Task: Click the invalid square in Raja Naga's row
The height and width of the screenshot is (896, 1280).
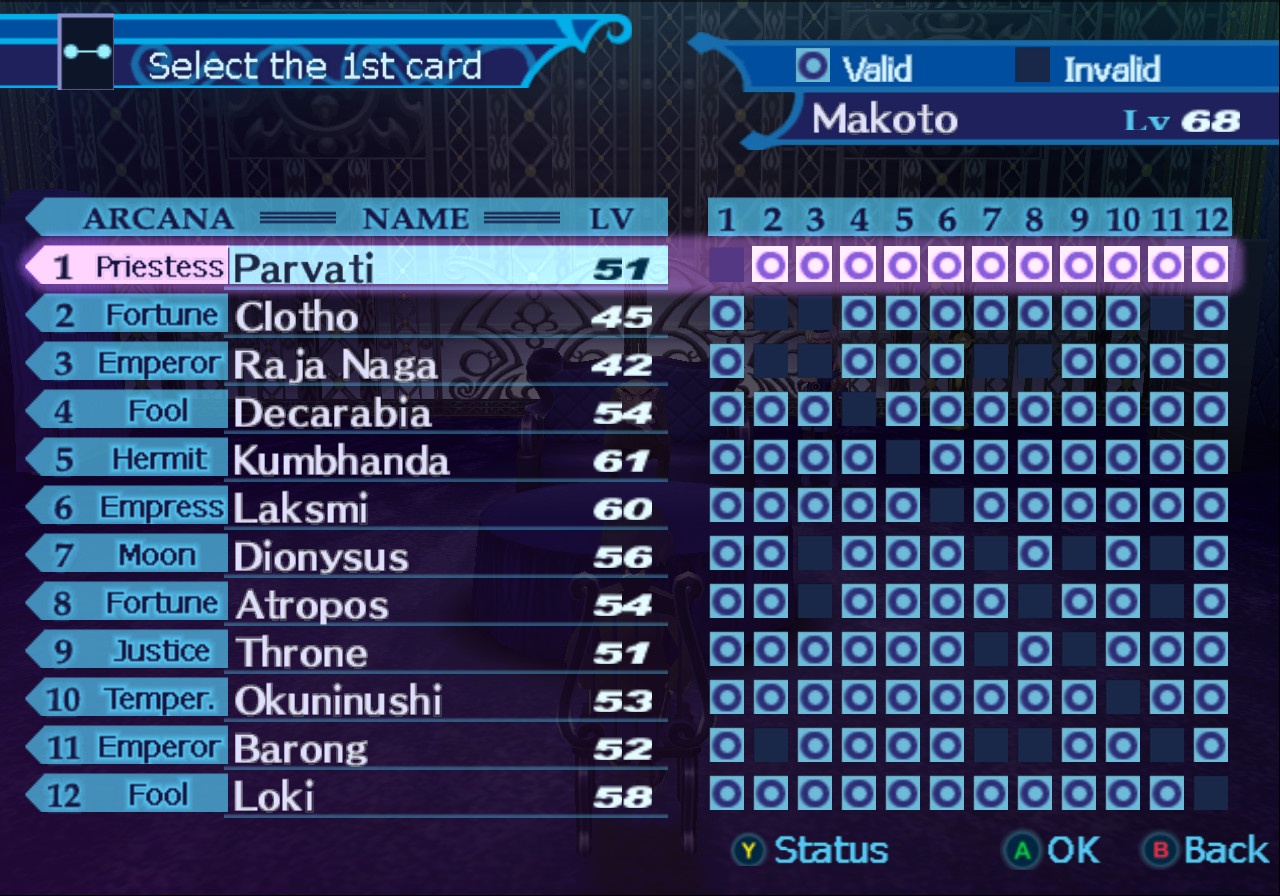Action: click(770, 362)
